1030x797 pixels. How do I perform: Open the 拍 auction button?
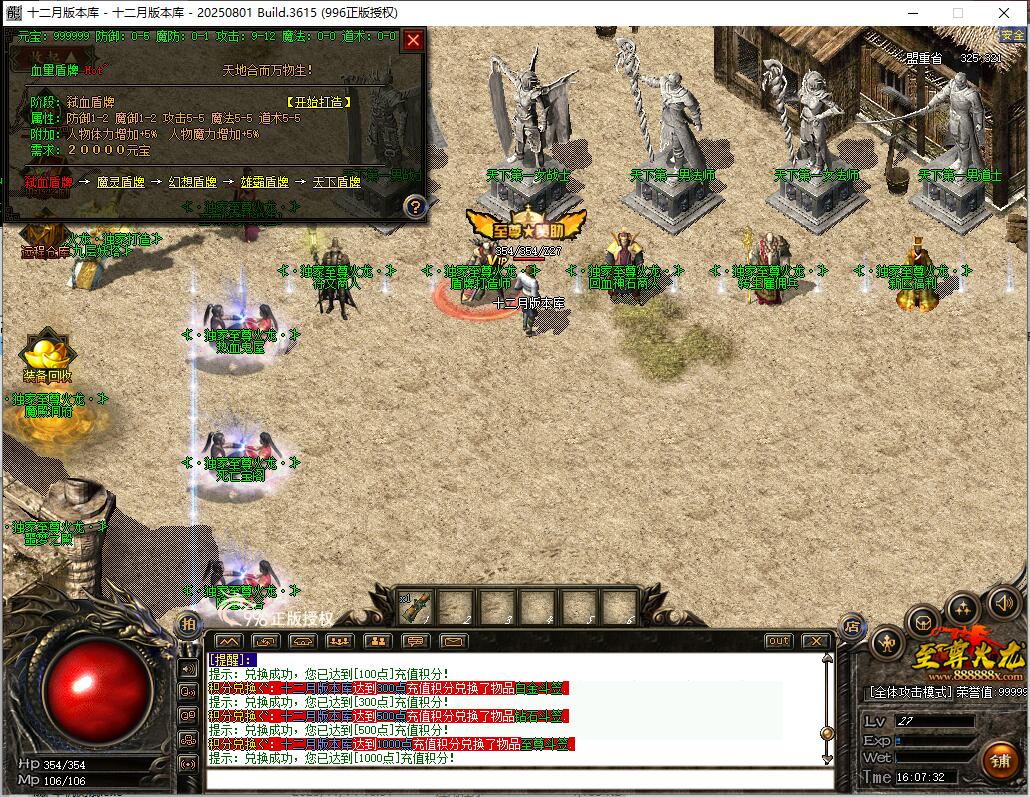[188, 623]
